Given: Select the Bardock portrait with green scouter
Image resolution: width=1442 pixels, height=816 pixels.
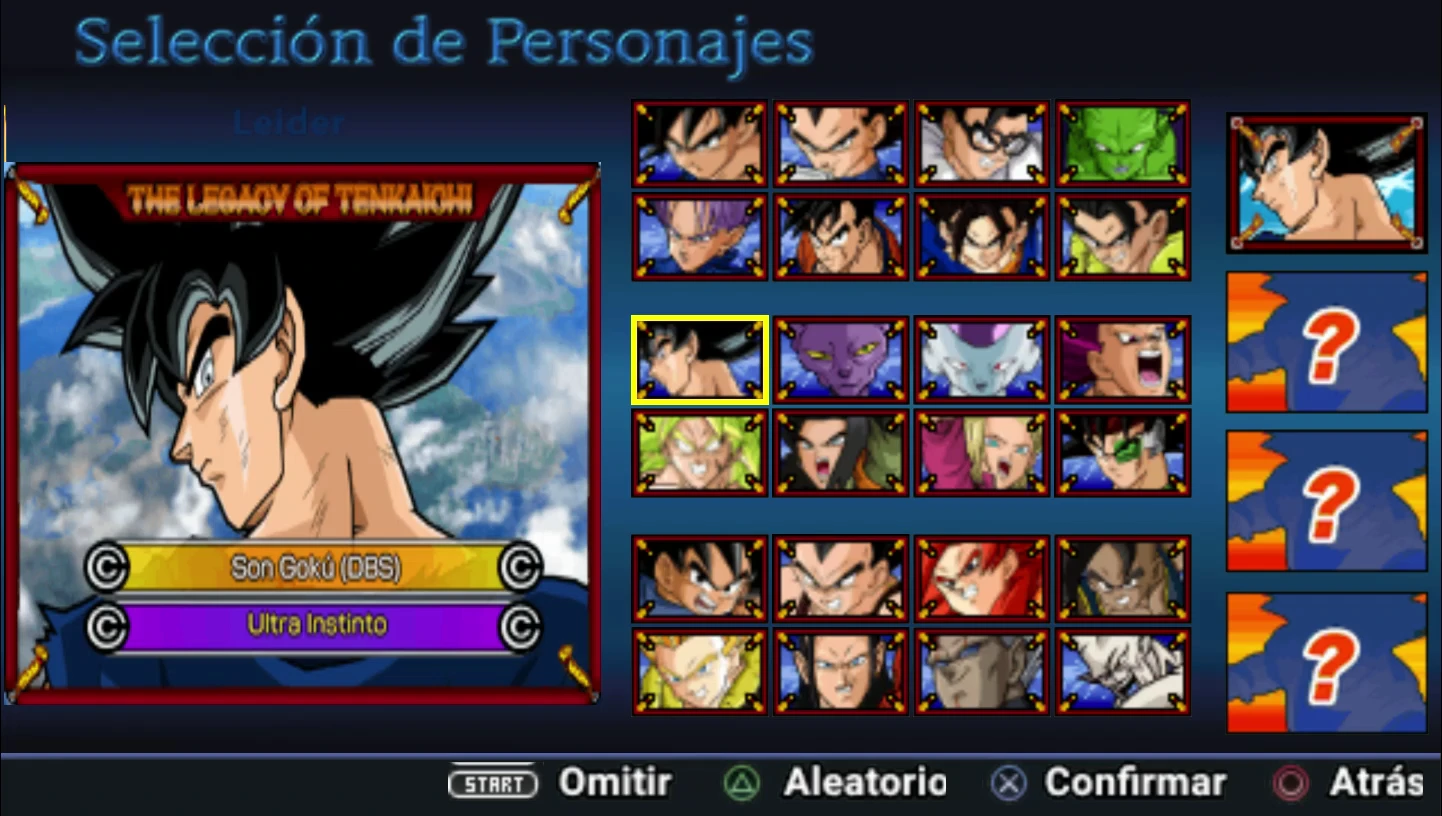Looking at the screenshot, I should pyautogui.click(x=1123, y=452).
